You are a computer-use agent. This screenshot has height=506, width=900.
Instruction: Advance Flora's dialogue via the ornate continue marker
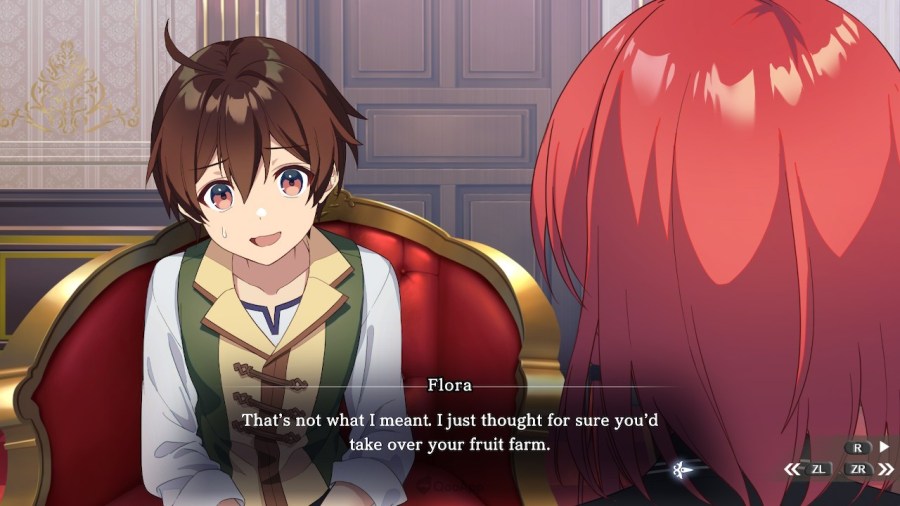click(x=681, y=468)
